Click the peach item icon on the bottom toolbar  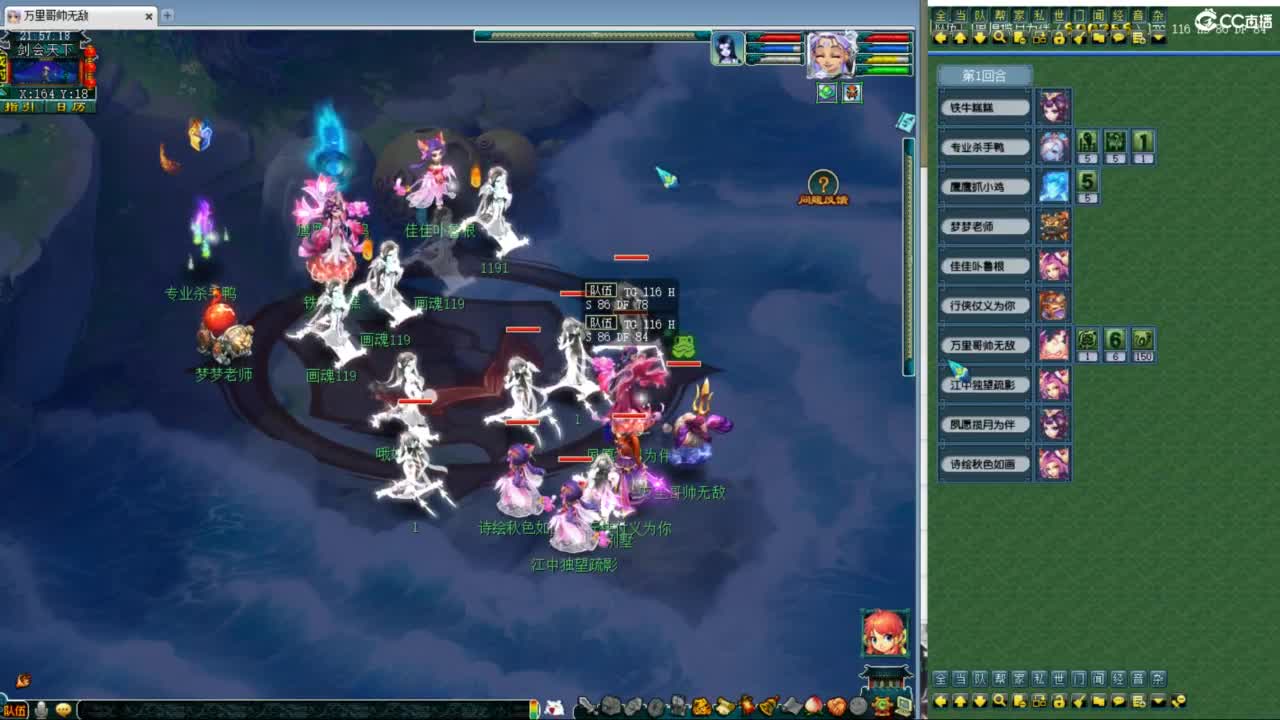(x=812, y=705)
